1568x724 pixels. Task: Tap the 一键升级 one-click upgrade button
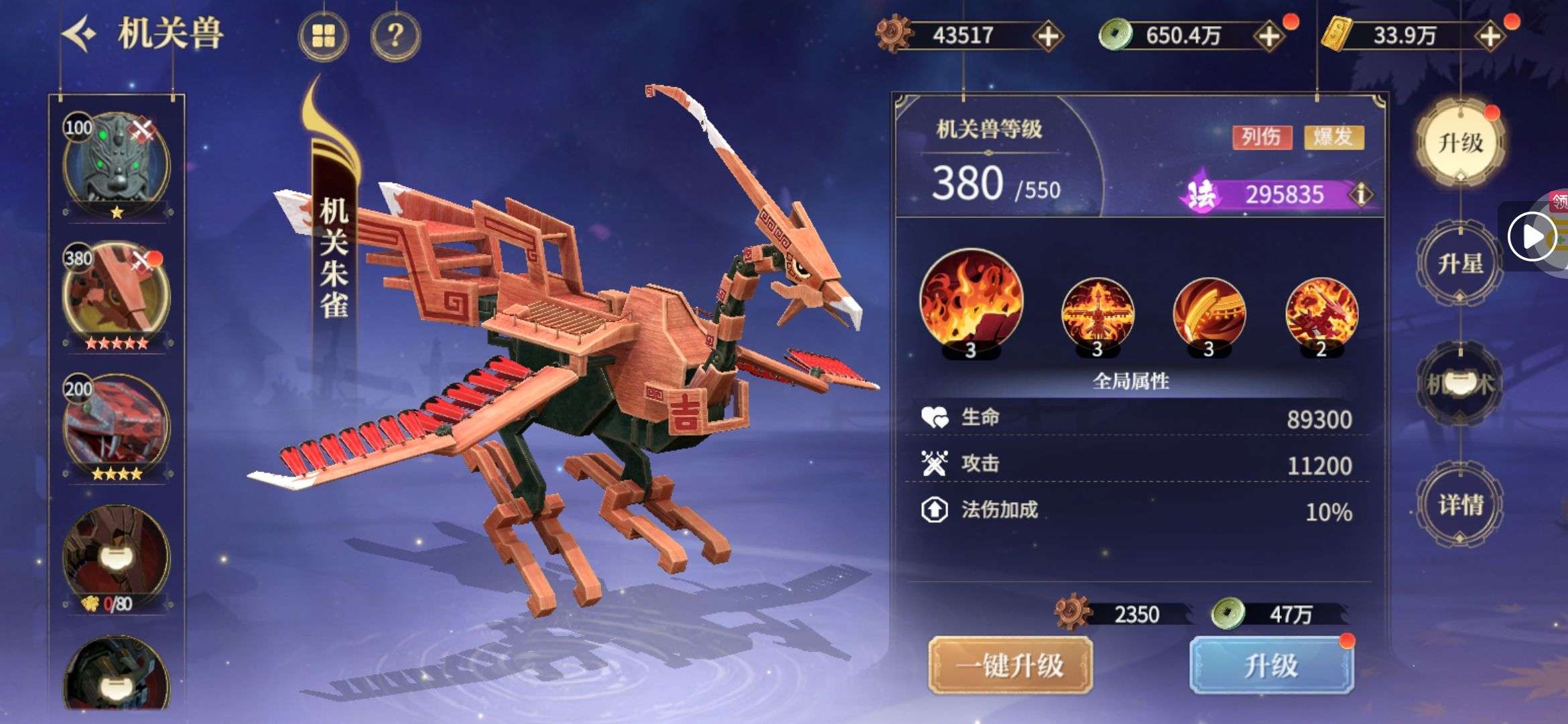[1010, 666]
